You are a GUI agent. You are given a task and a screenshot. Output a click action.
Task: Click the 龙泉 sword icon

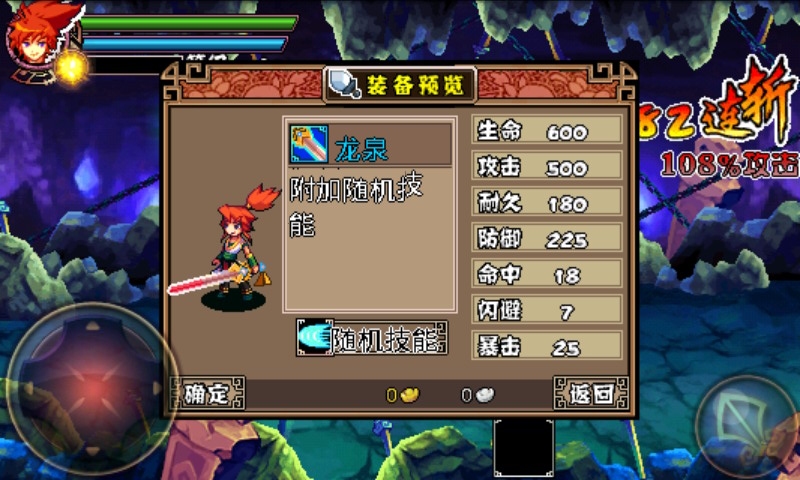click(310, 145)
